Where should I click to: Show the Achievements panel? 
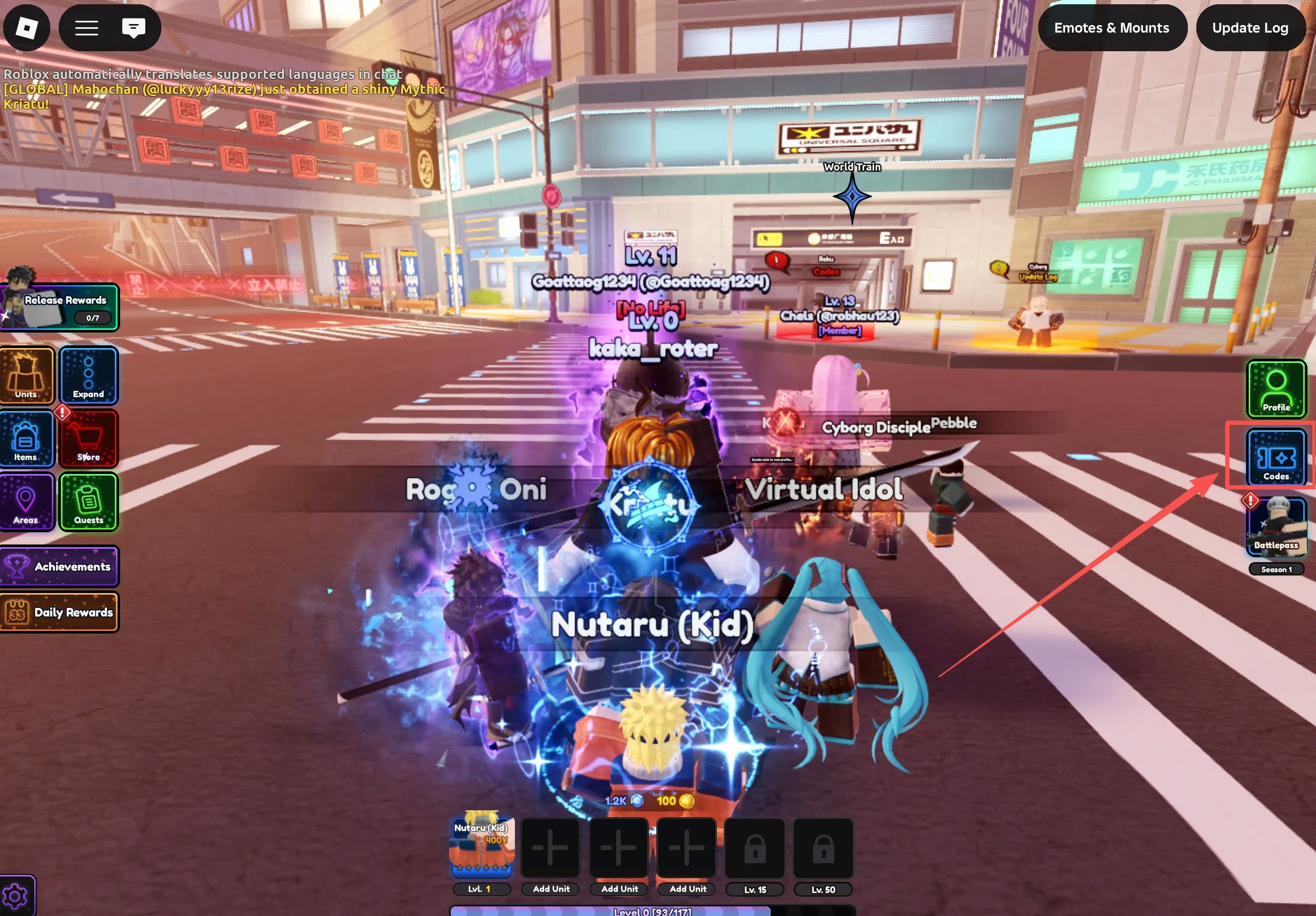(60, 566)
